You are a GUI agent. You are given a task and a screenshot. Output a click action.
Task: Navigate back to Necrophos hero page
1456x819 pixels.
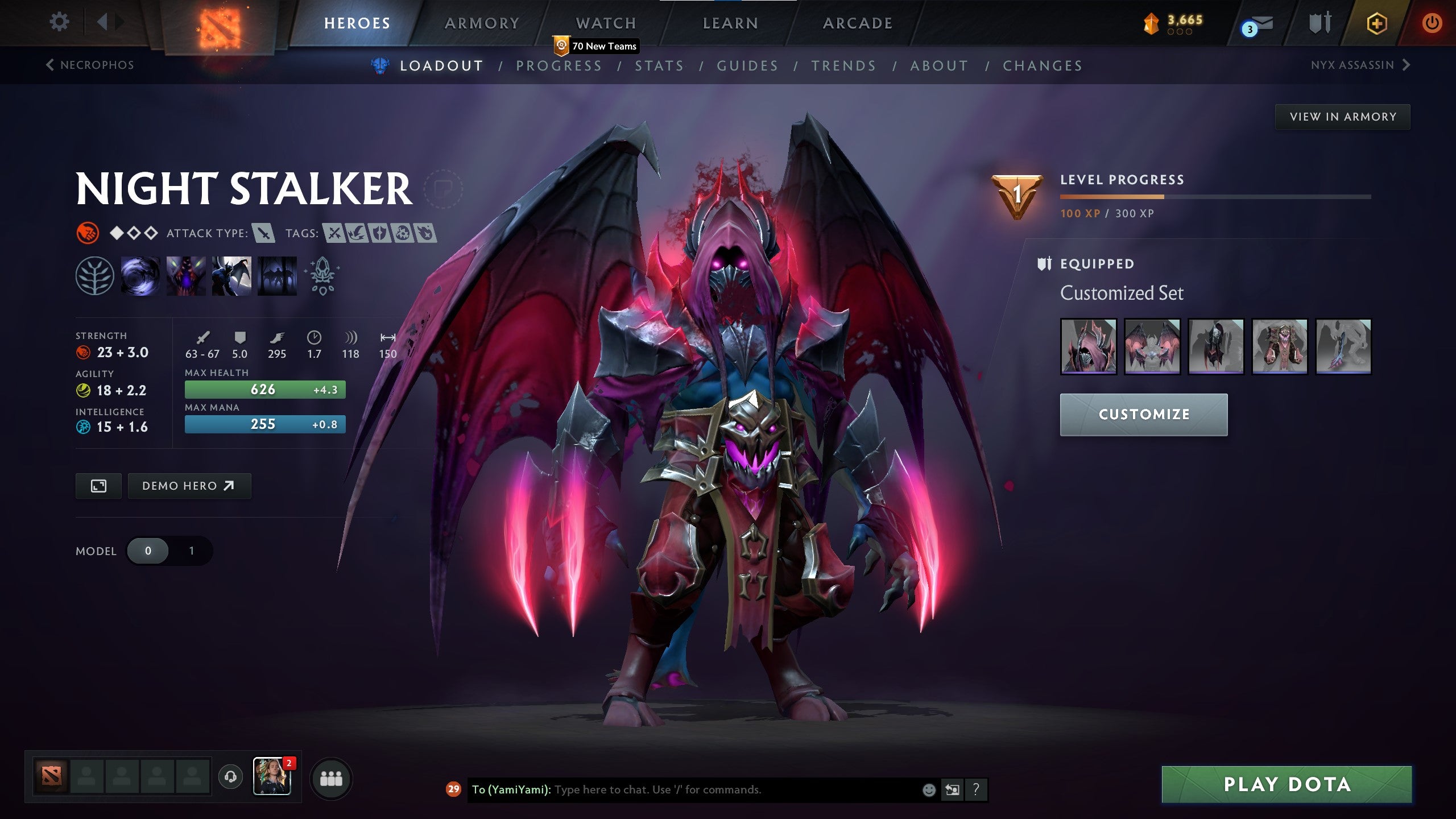pos(91,65)
